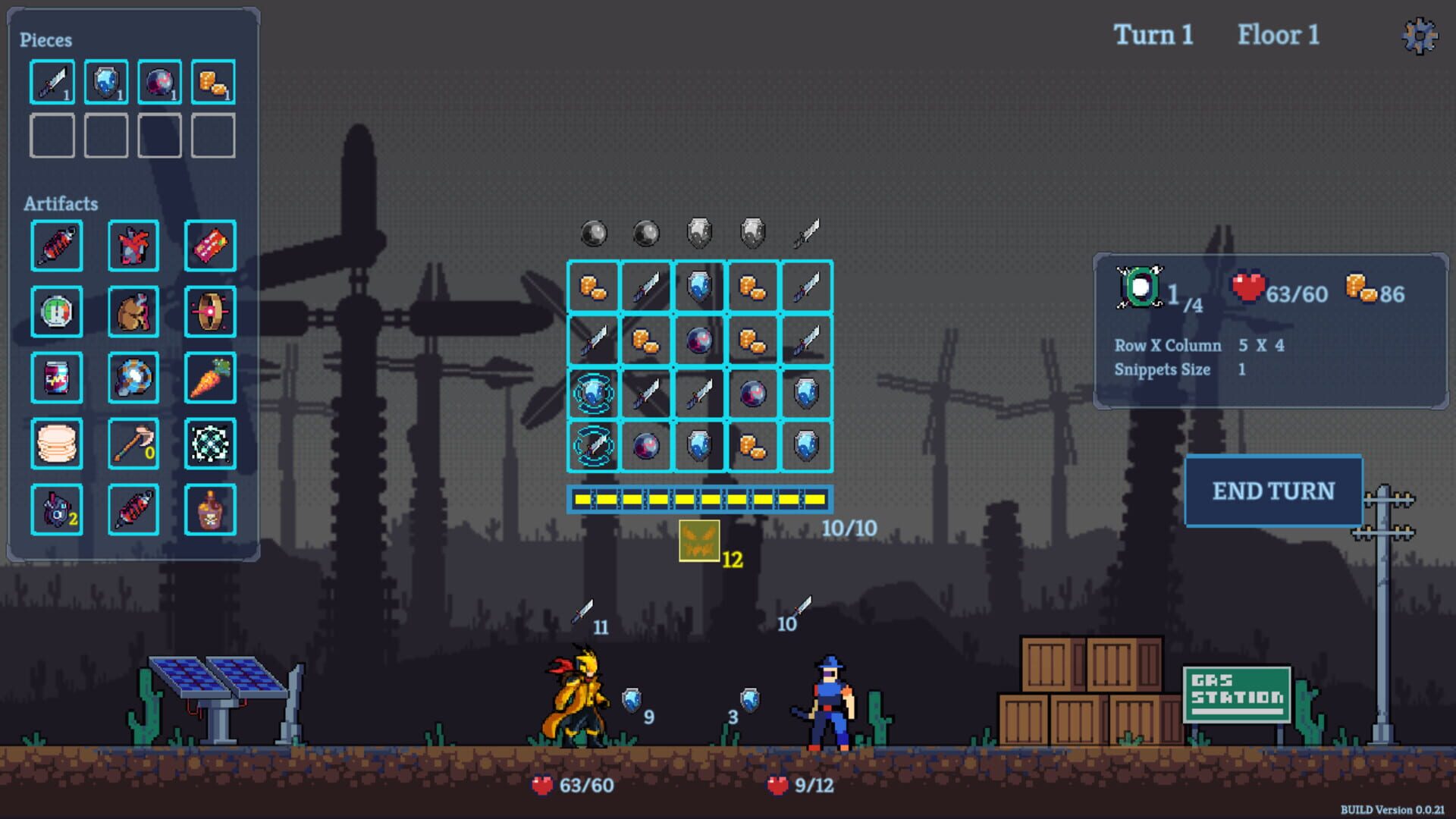Screen dimensions: 1456x819
Task: Click the backpack artifact showing 2
Action: 57,508
